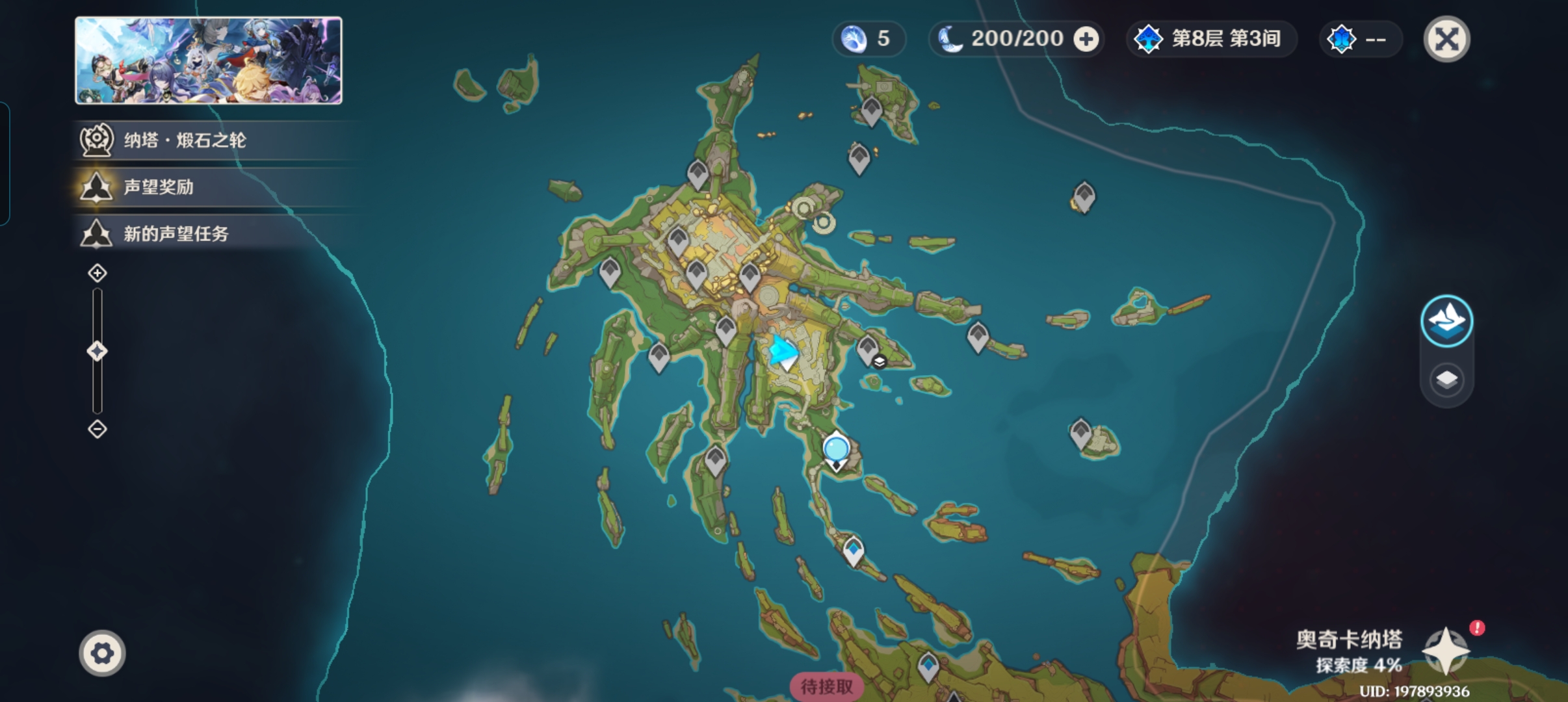Click the 待接取 quest label

coord(826,686)
